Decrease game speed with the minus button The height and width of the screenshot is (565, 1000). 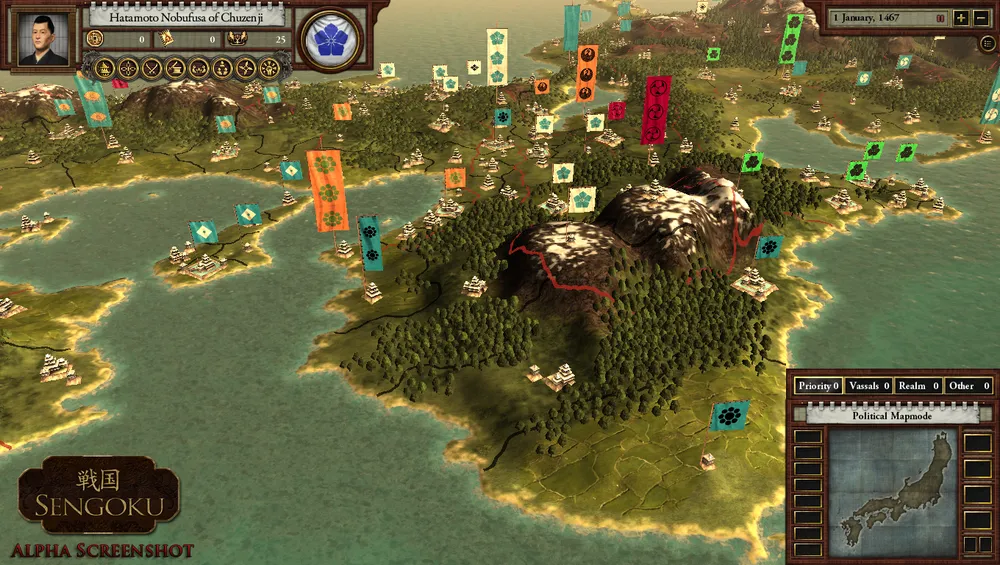pyautogui.click(x=982, y=18)
